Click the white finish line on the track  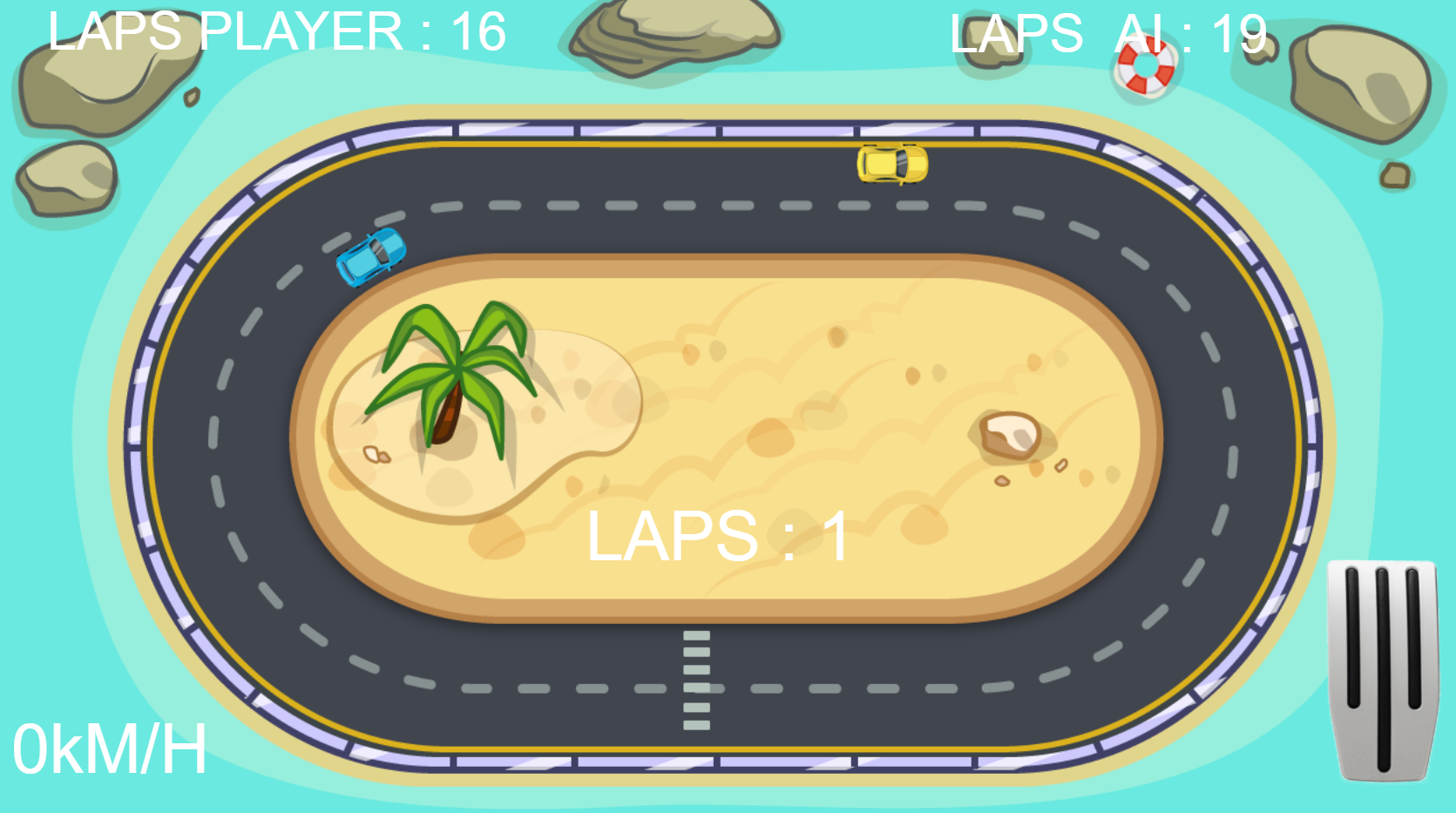695,680
